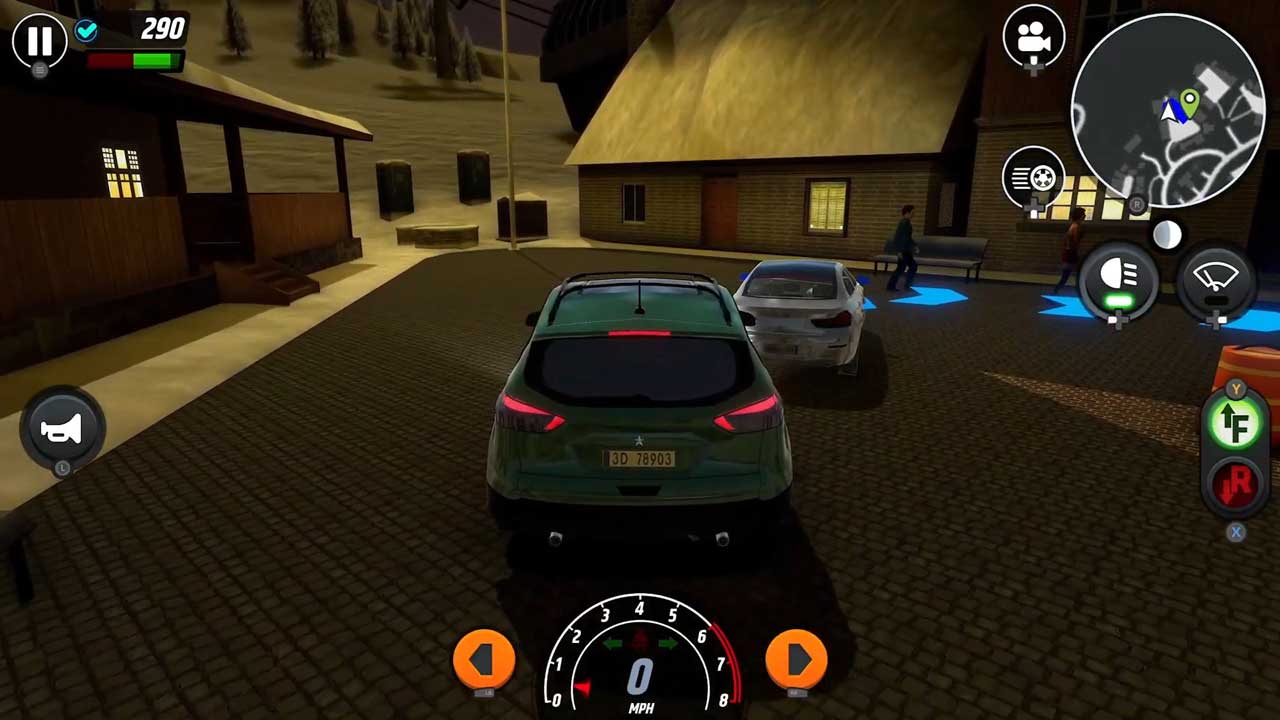
Task: Pause the game
Action: tap(39, 41)
